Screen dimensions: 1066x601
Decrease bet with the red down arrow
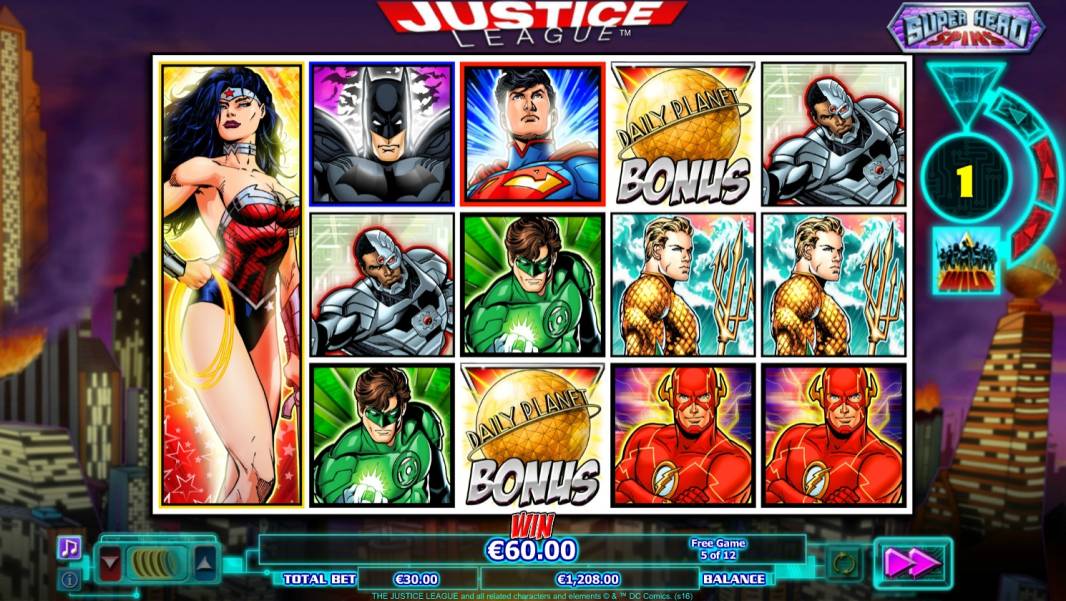coord(110,563)
